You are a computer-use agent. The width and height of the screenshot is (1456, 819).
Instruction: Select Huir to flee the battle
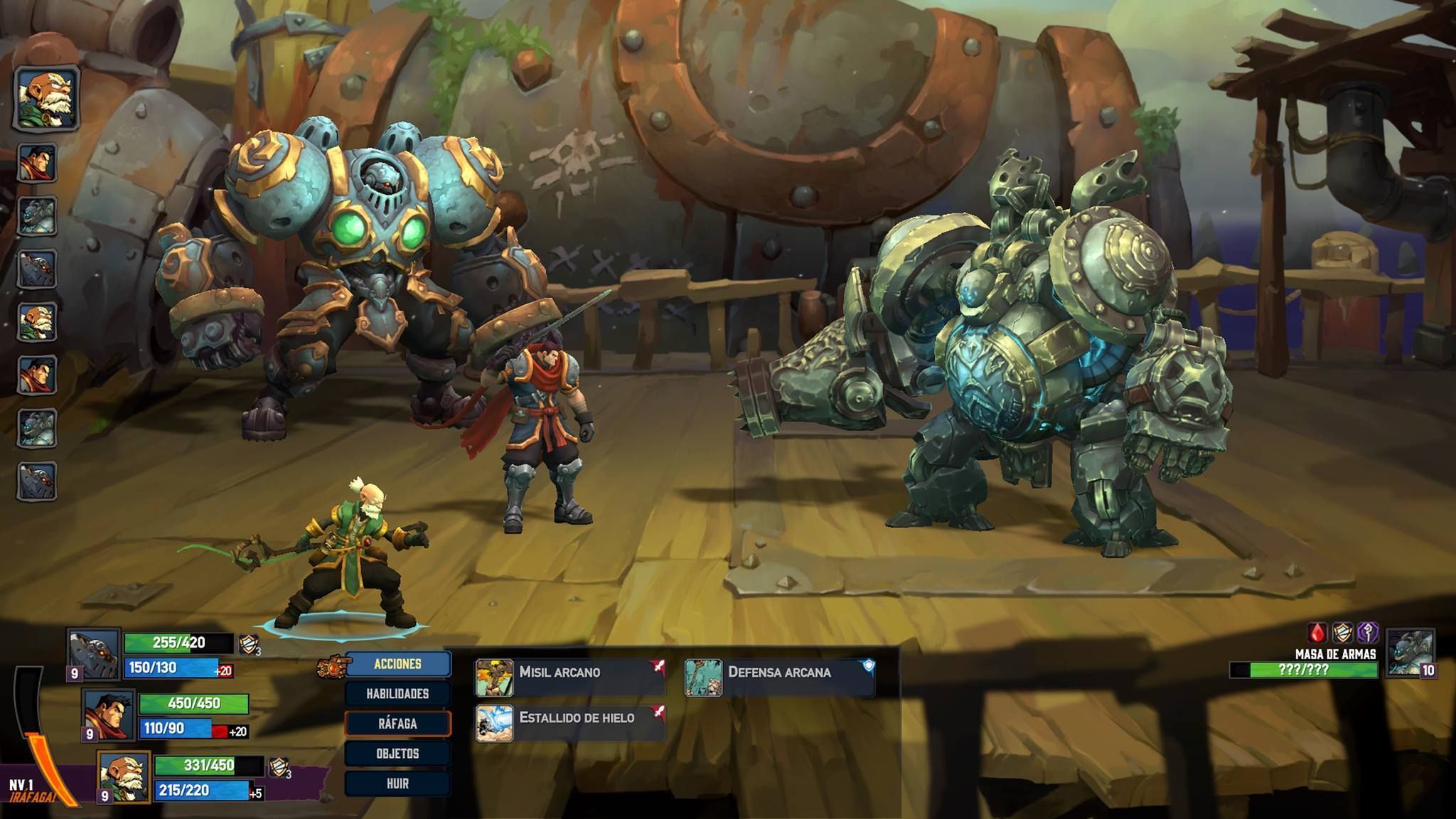click(397, 783)
